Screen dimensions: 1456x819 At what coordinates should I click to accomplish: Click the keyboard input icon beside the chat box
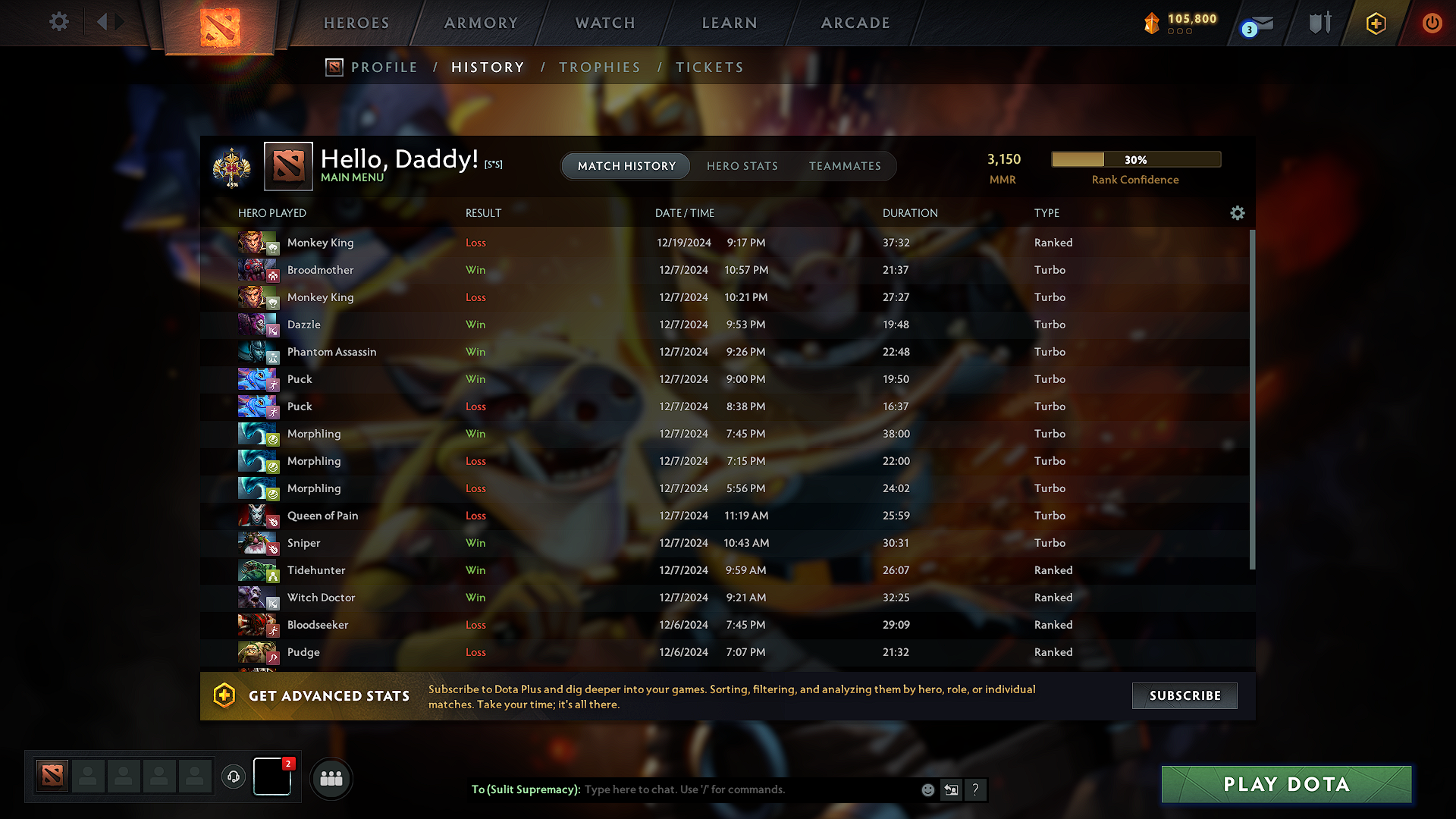(x=951, y=789)
